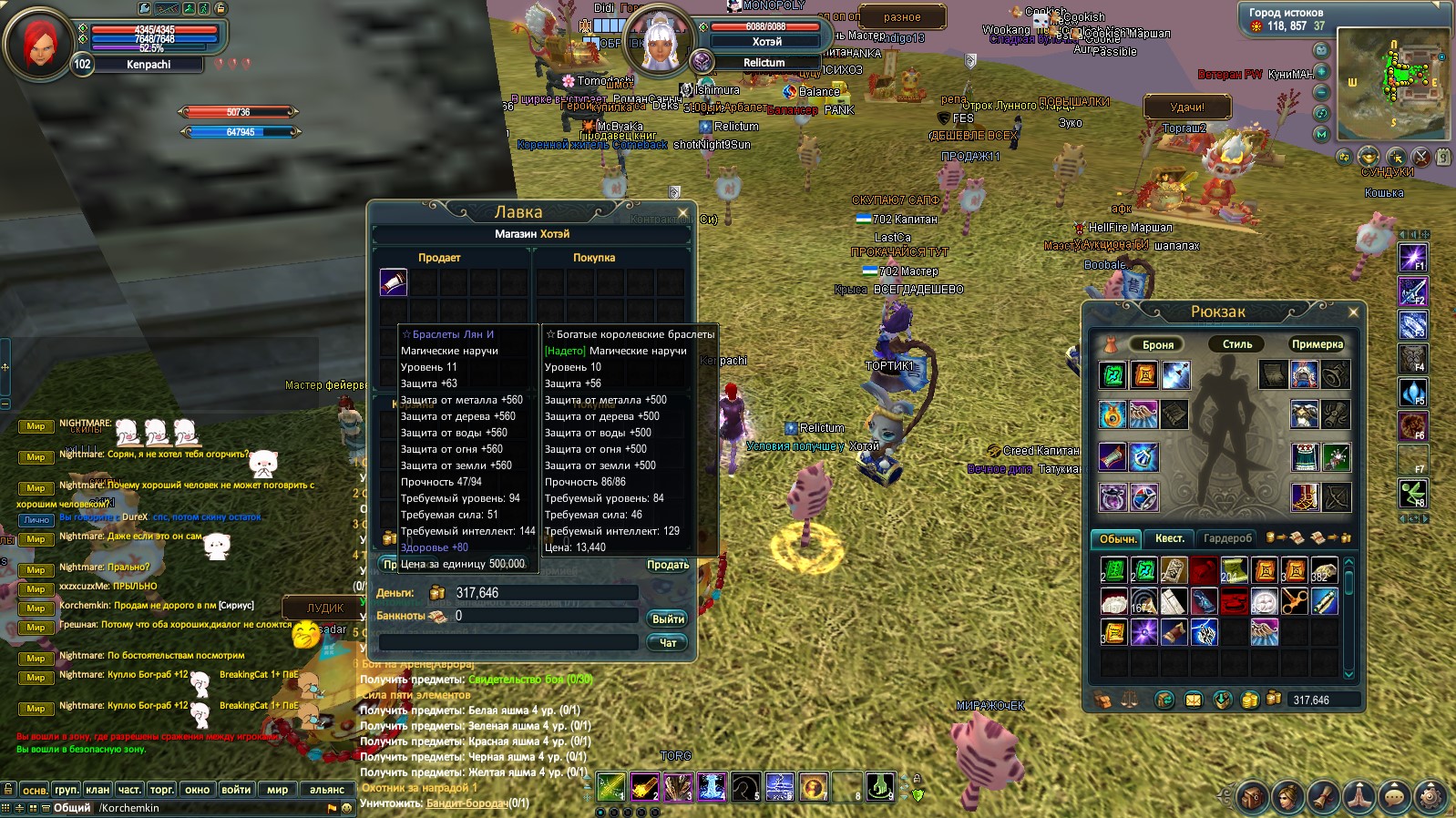Open the Примерка tab

[1317, 344]
